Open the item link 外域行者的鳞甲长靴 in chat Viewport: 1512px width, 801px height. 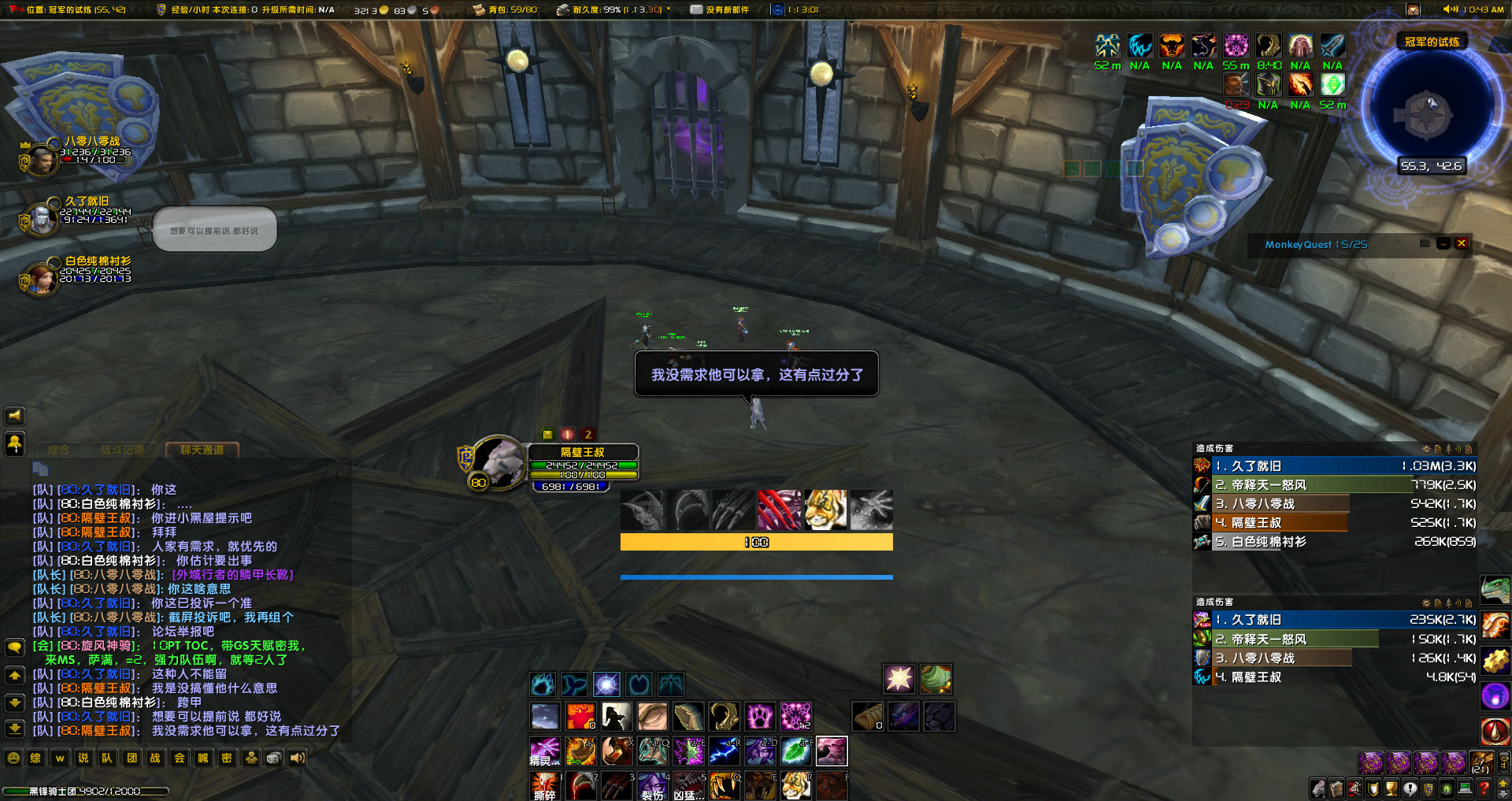(x=232, y=576)
